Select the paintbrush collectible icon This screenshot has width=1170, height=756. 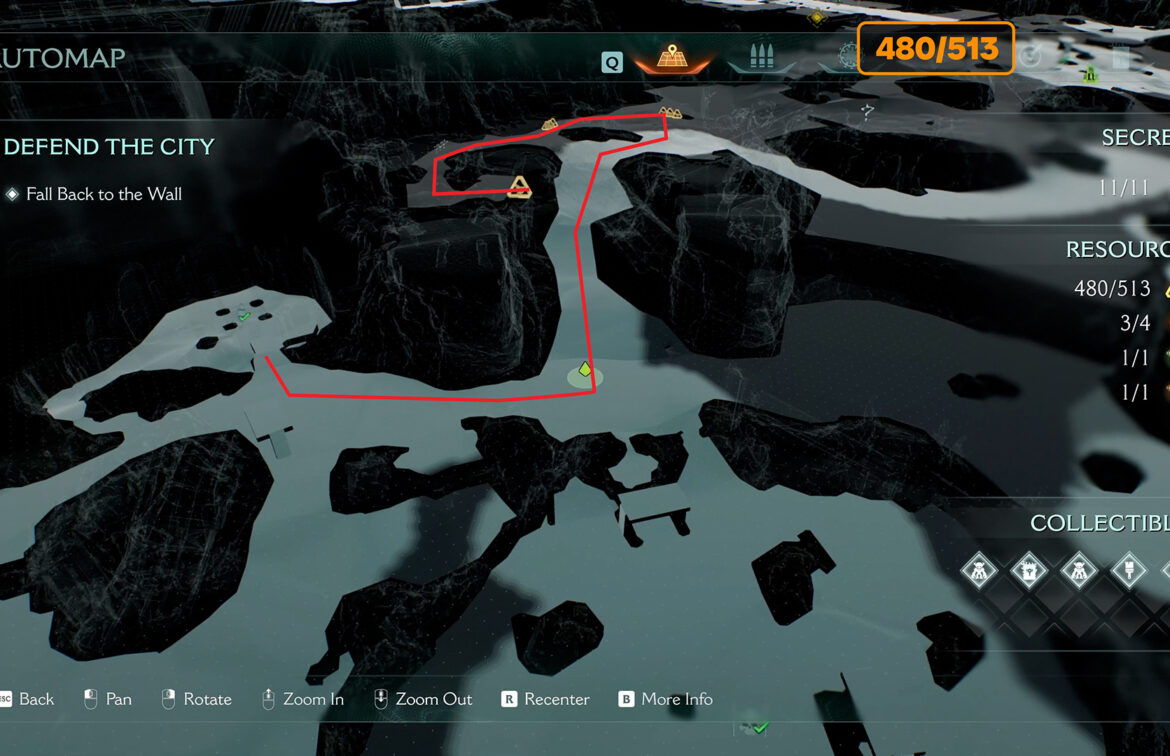(1129, 572)
